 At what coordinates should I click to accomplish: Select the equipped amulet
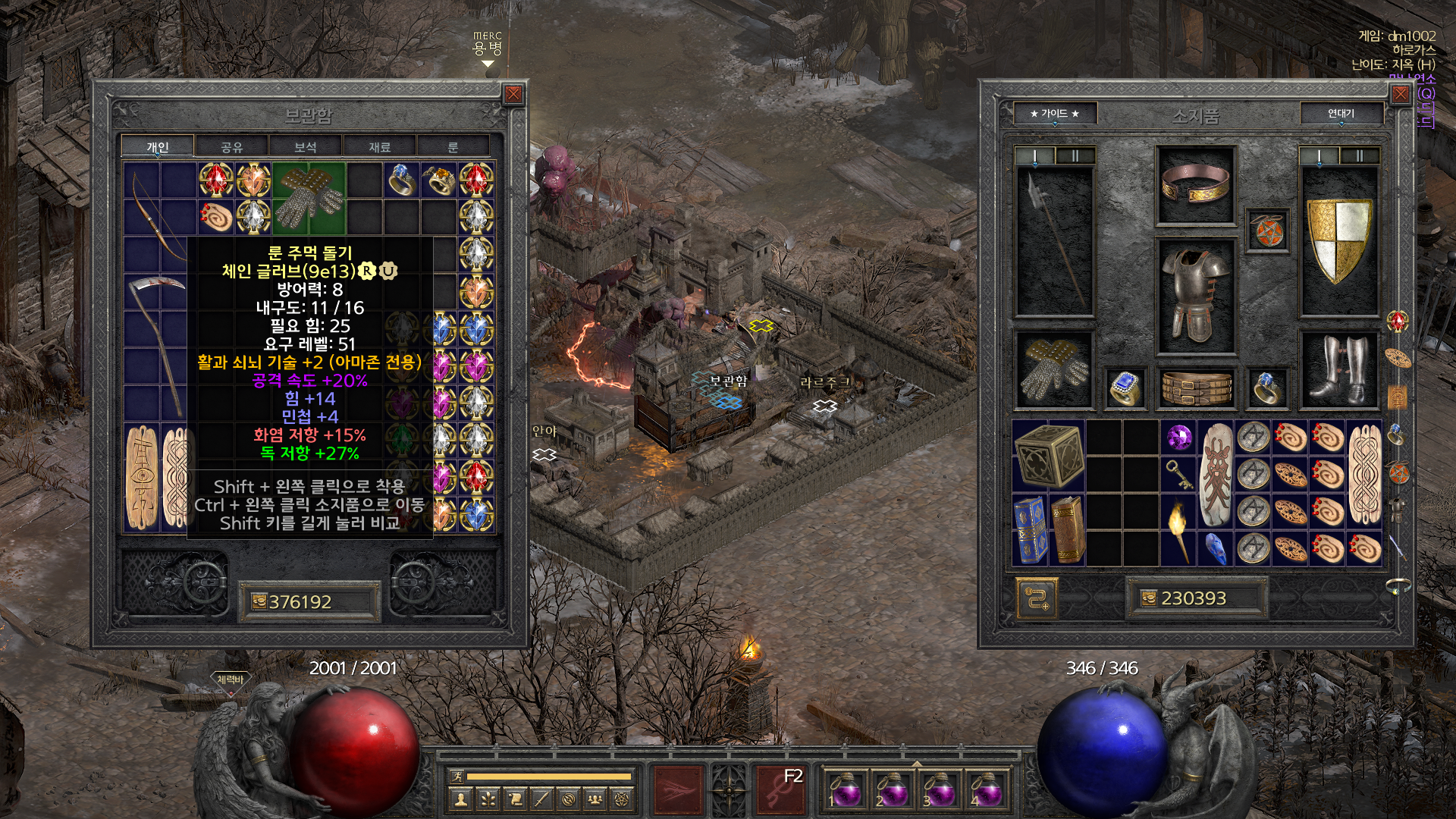(1267, 231)
